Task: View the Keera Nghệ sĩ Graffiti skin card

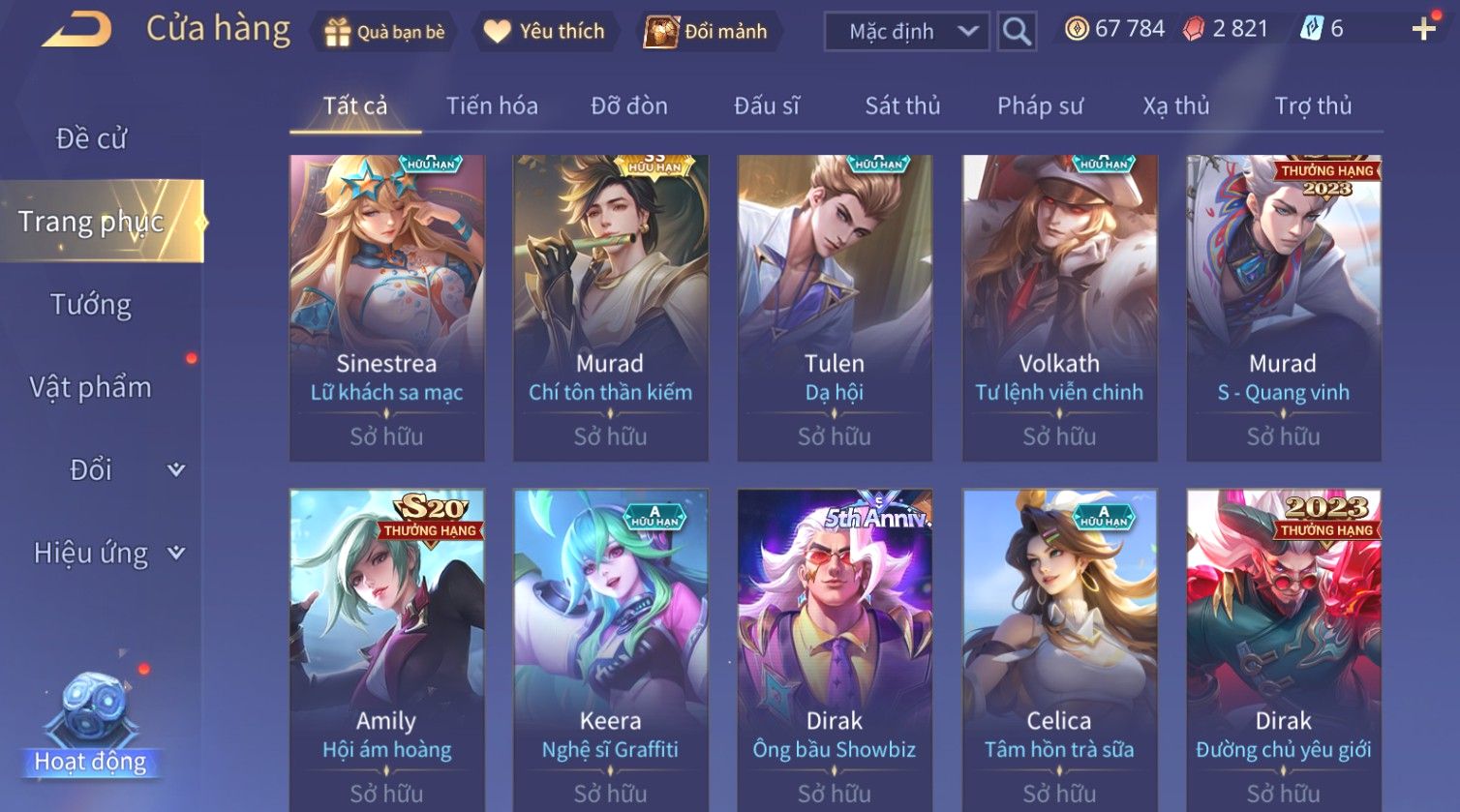Action: tap(610, 648)
